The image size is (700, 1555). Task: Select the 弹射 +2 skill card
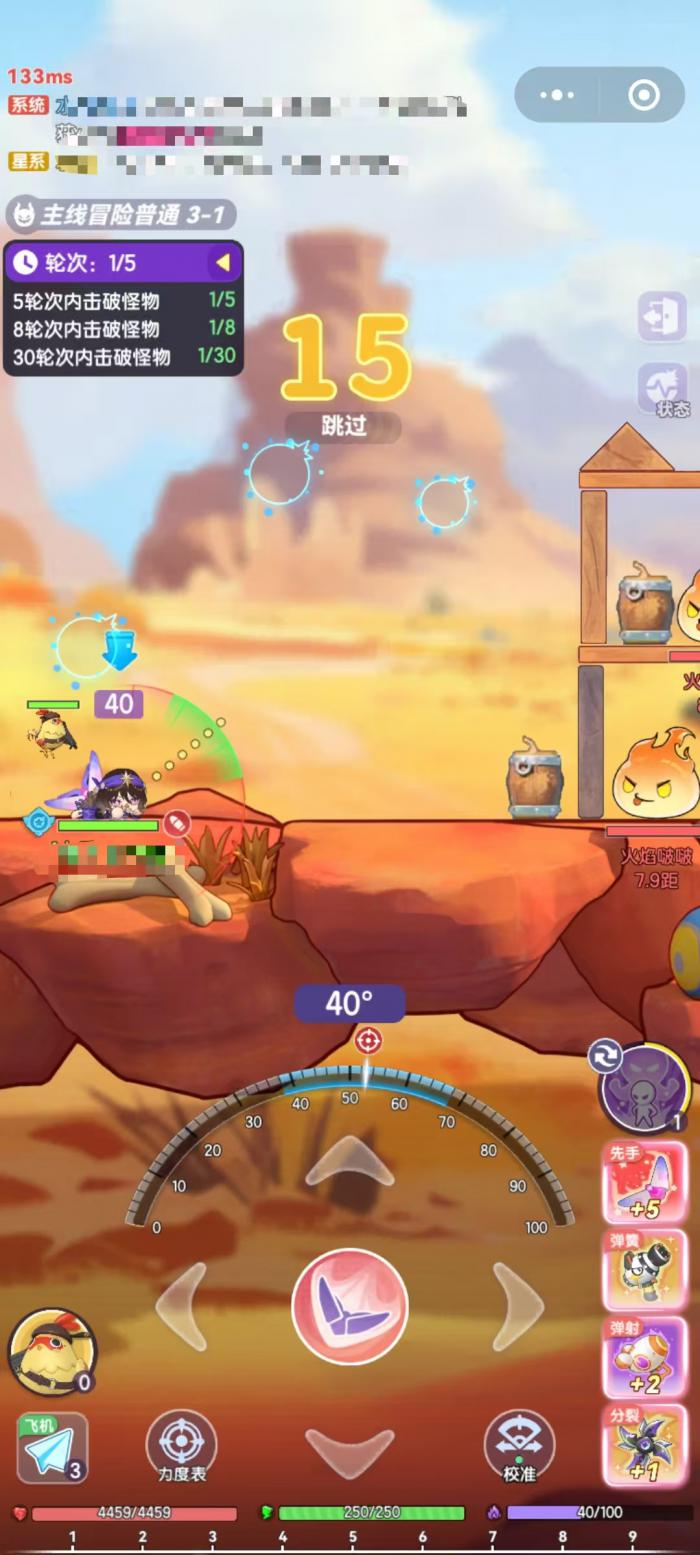(x=644, y=1357)
